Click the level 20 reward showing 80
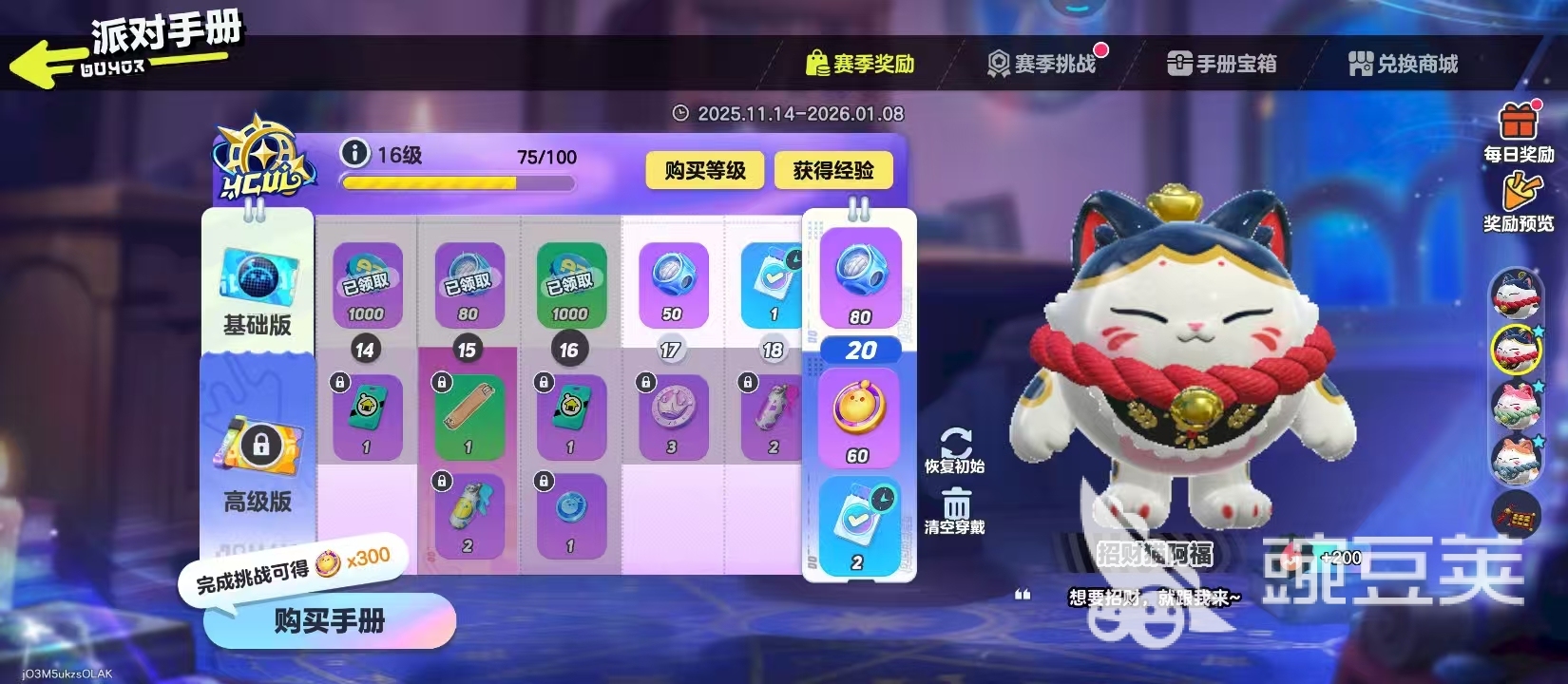Viewport: 1568px width, 684px height. pyautogui.click(x=858, y=280)
